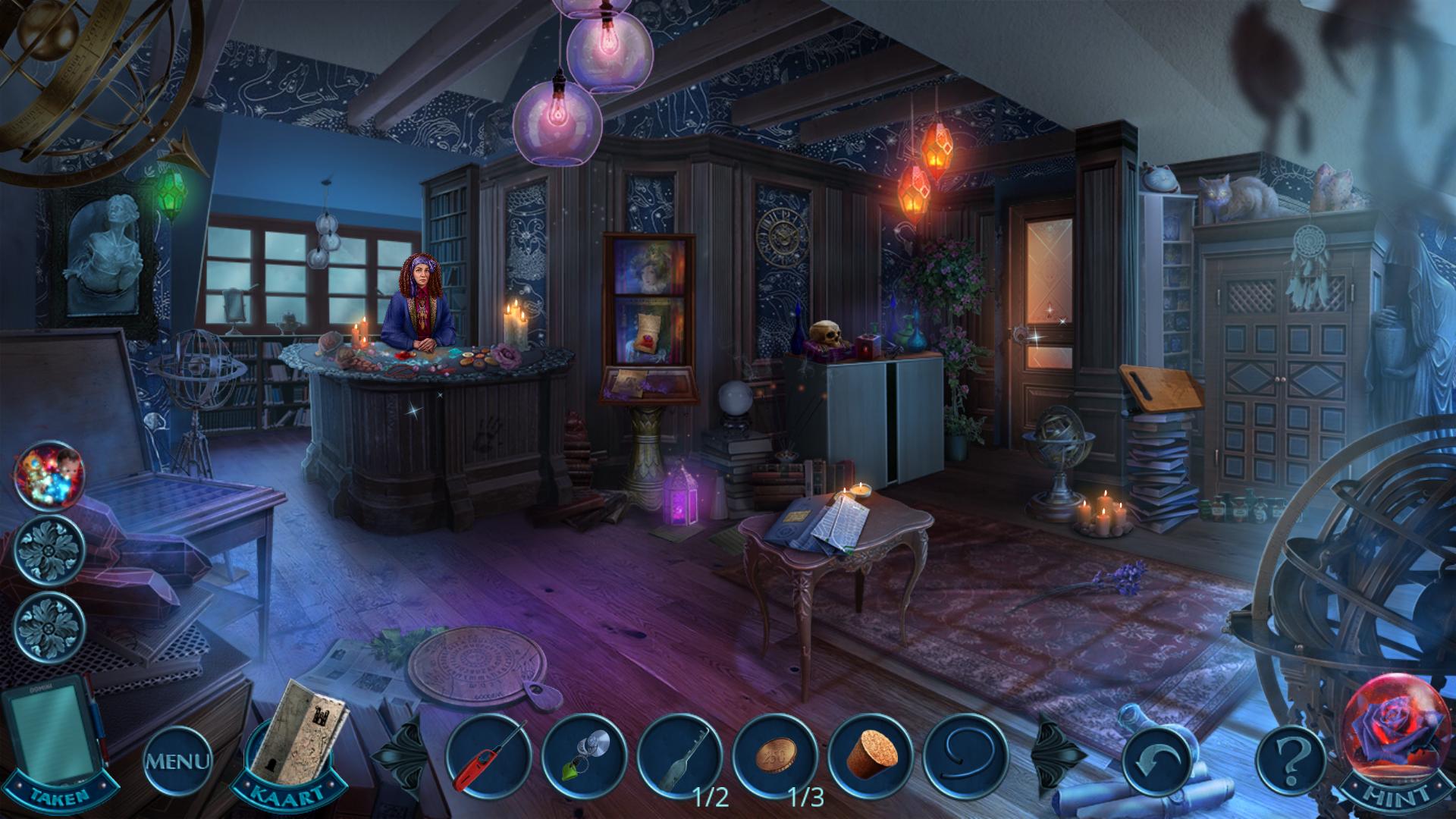Image resolution: width=1456 pixels, height=819 pixels.
Task: Select the keys with green tag
Action: point(583,755)
